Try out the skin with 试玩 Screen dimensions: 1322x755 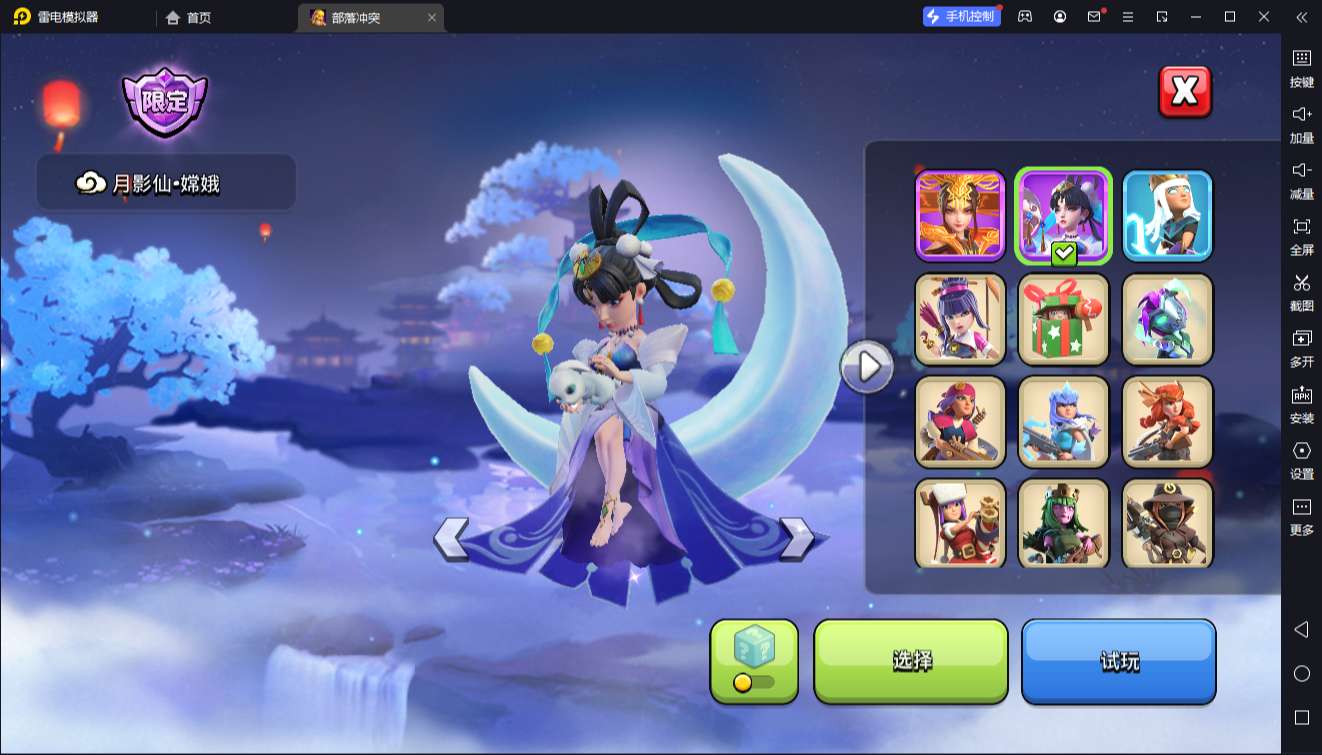point(1118,661)
